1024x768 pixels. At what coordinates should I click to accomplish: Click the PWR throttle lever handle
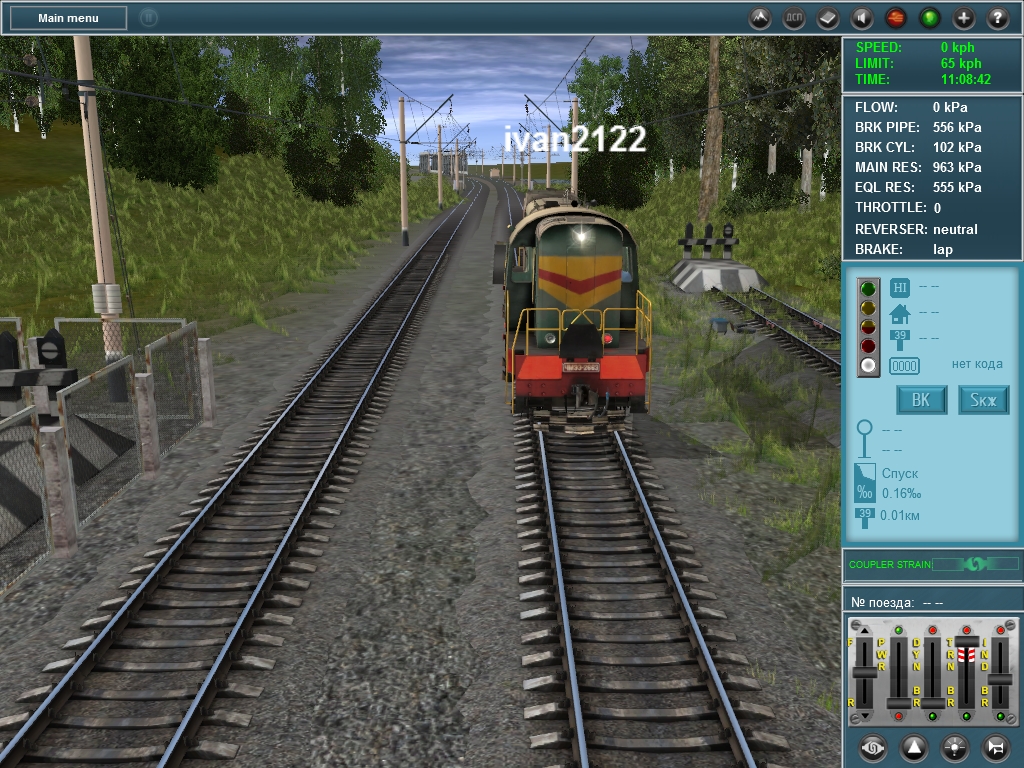(x=899, y=702)
